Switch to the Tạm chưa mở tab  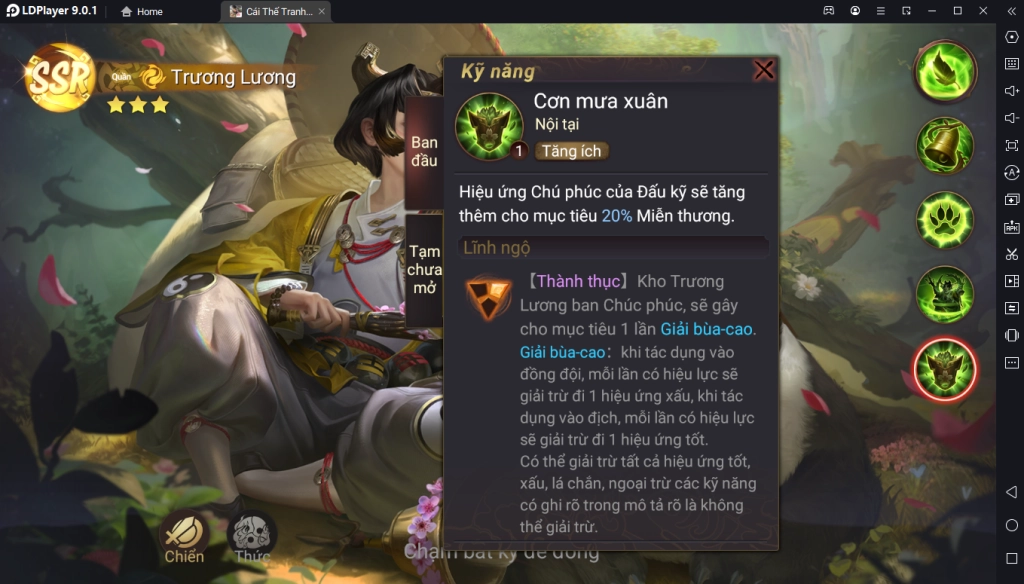coord(424,270)
